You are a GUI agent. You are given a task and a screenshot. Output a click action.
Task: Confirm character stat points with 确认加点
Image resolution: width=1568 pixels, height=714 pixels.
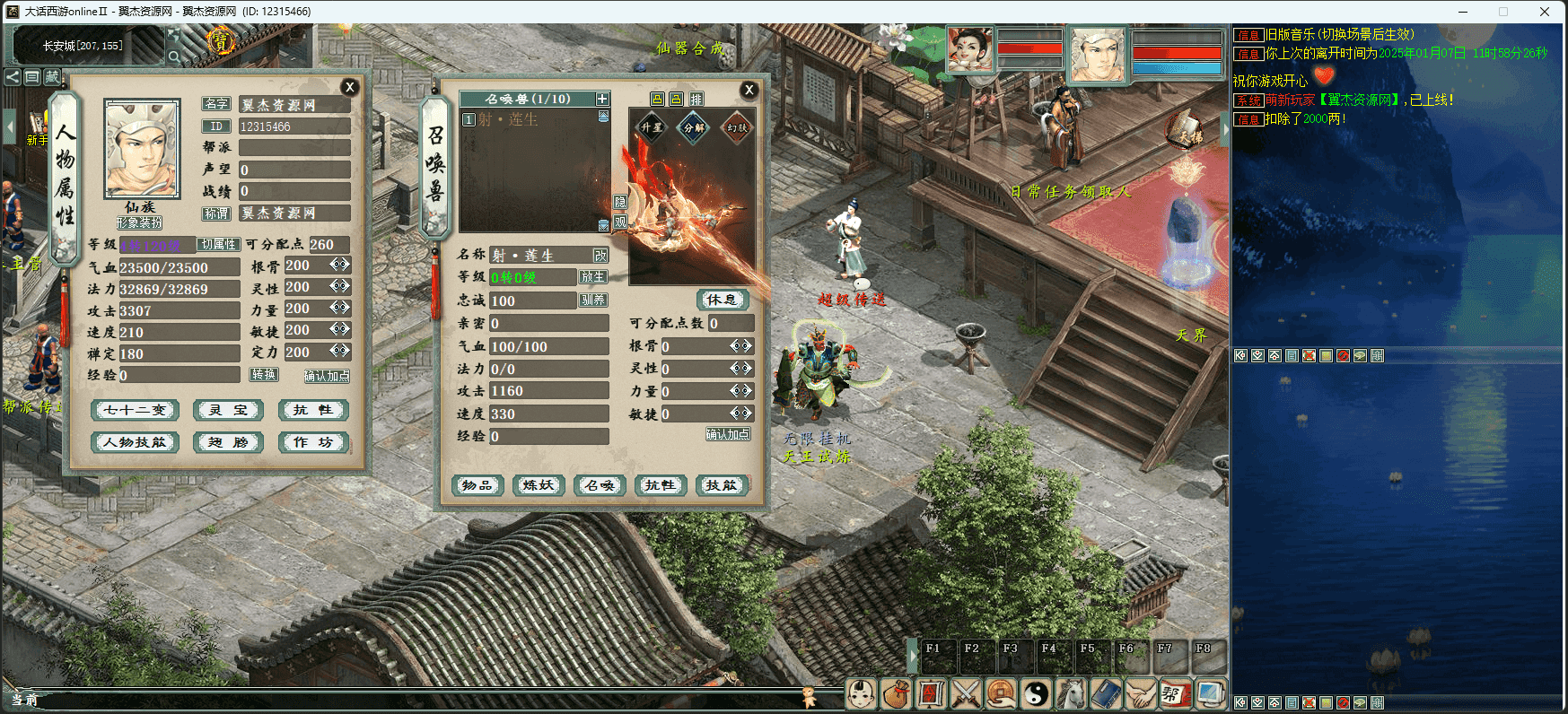pos(327,376)
